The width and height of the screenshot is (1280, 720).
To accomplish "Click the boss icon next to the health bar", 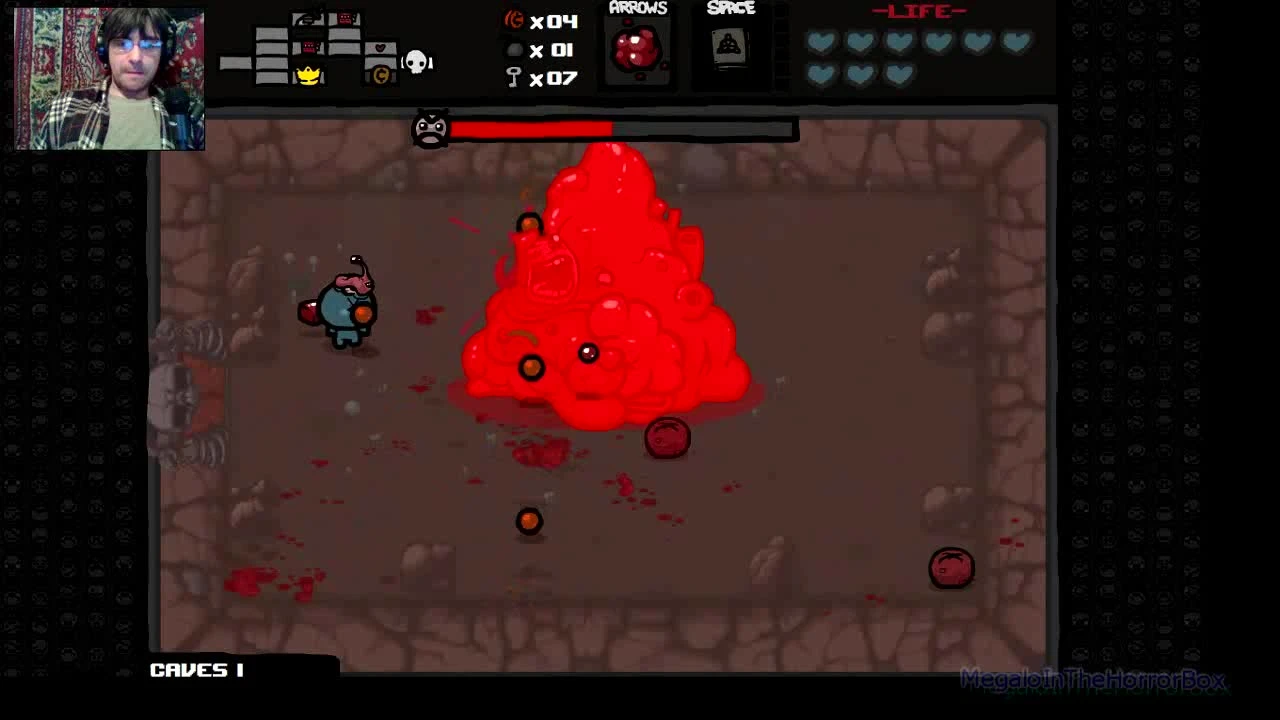I will 429,130.
